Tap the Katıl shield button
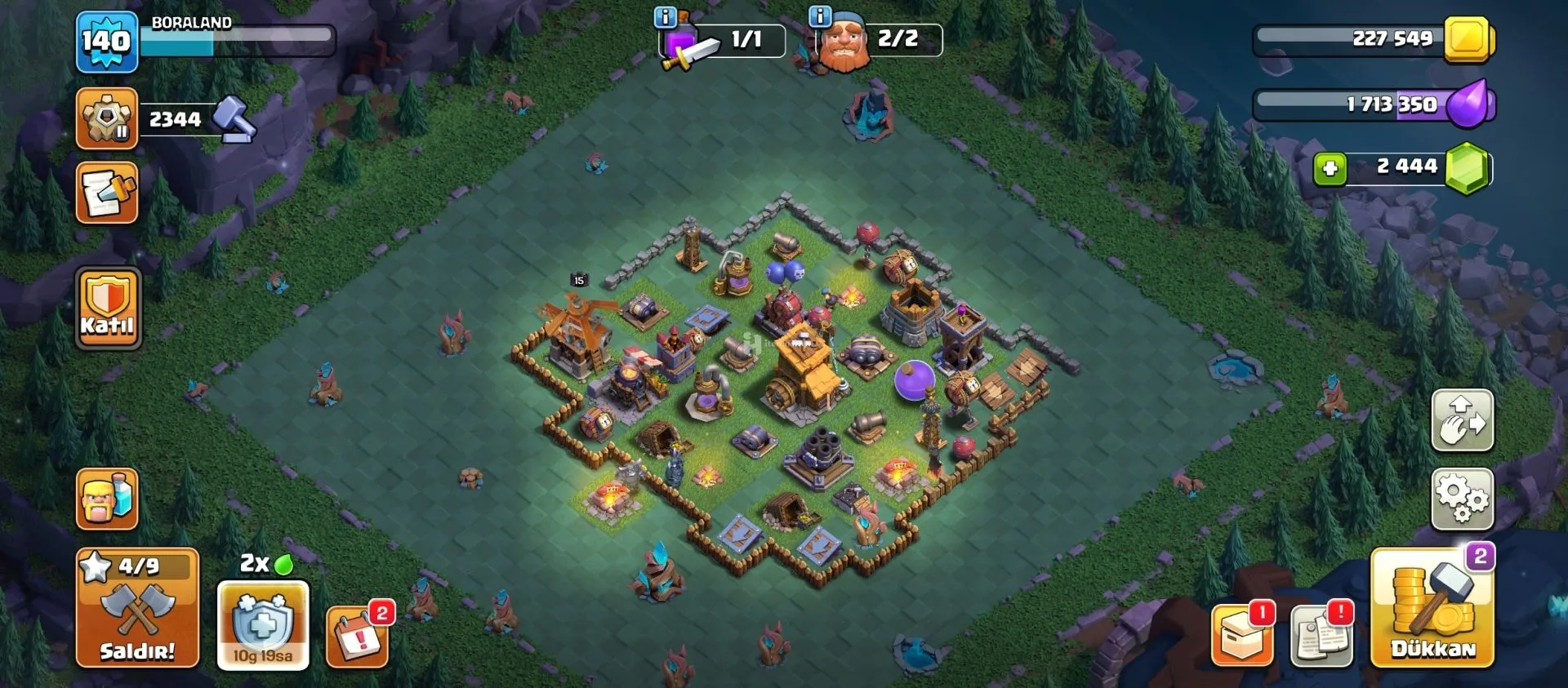 108,308
